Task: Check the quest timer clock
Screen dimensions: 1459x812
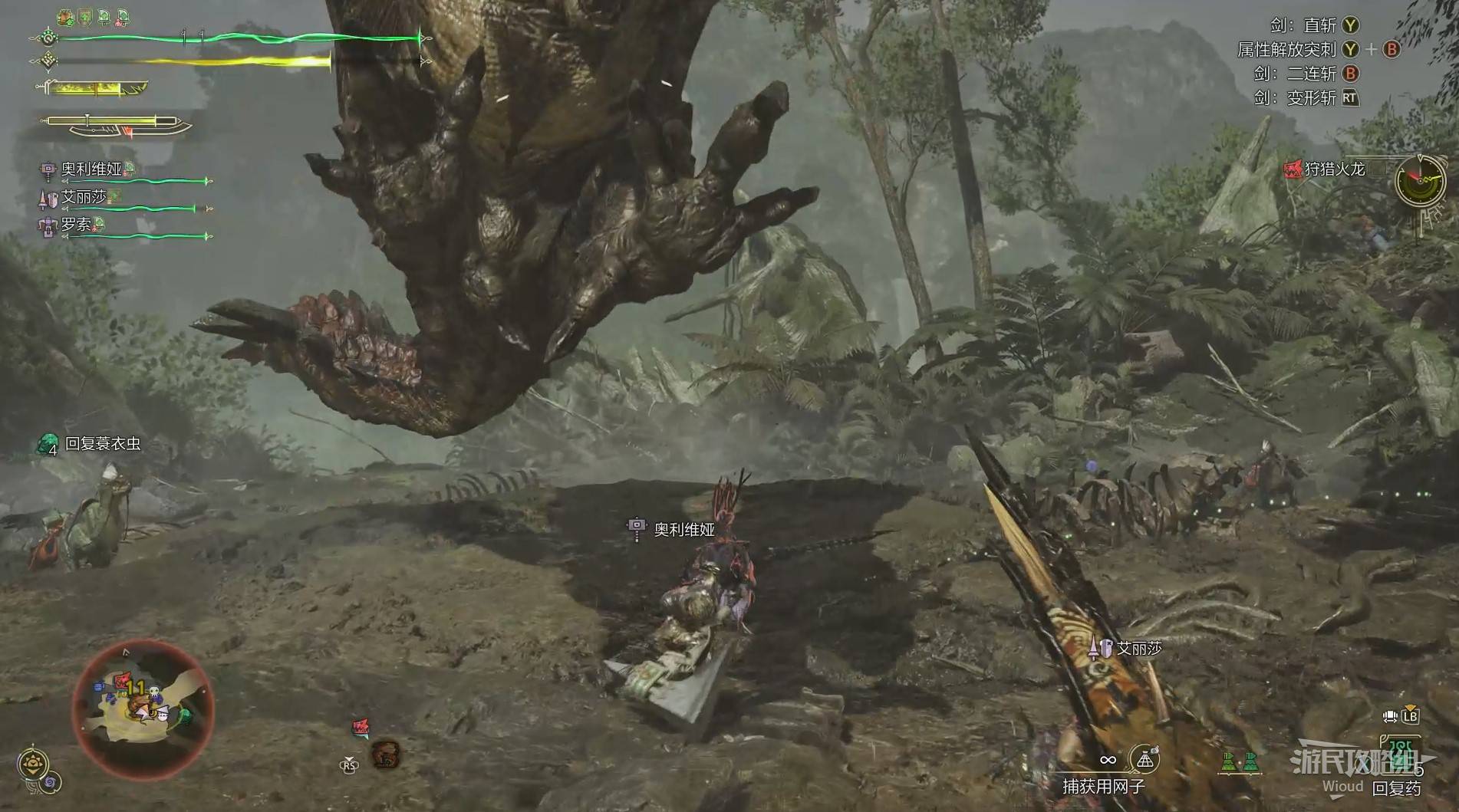Action: (1419, 179)
